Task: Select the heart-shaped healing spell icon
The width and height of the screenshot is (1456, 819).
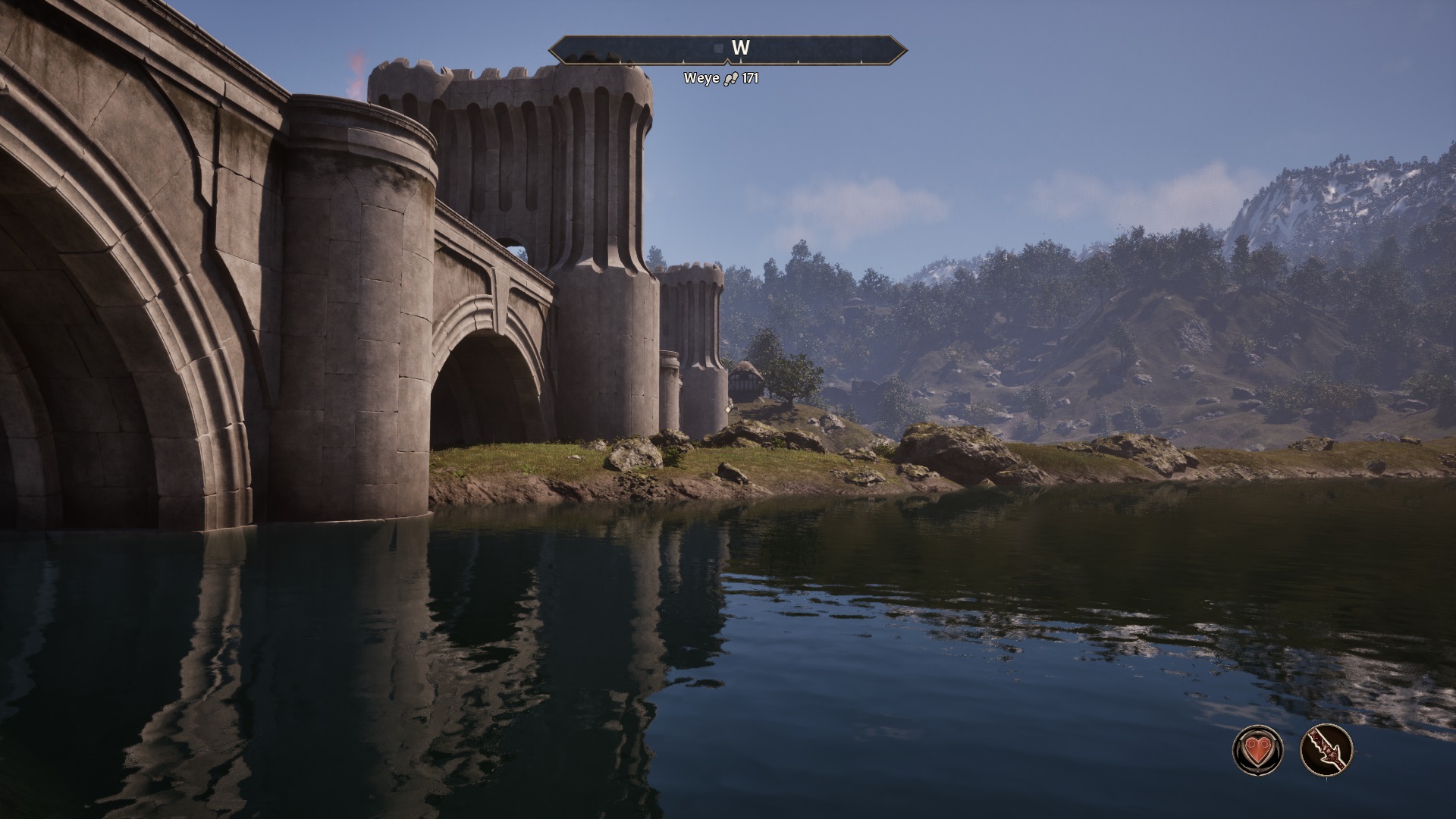Action: (x=1258, y=751)
